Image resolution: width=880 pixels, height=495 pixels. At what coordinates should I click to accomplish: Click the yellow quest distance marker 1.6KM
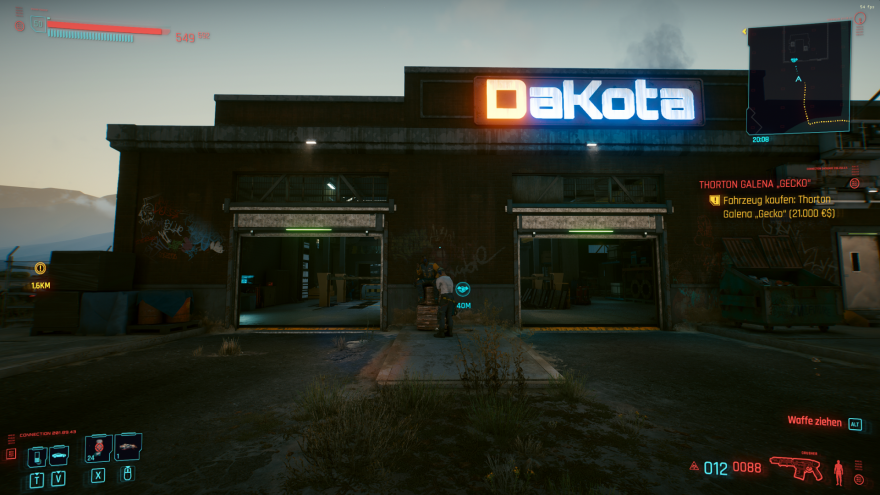pos(40,268)
